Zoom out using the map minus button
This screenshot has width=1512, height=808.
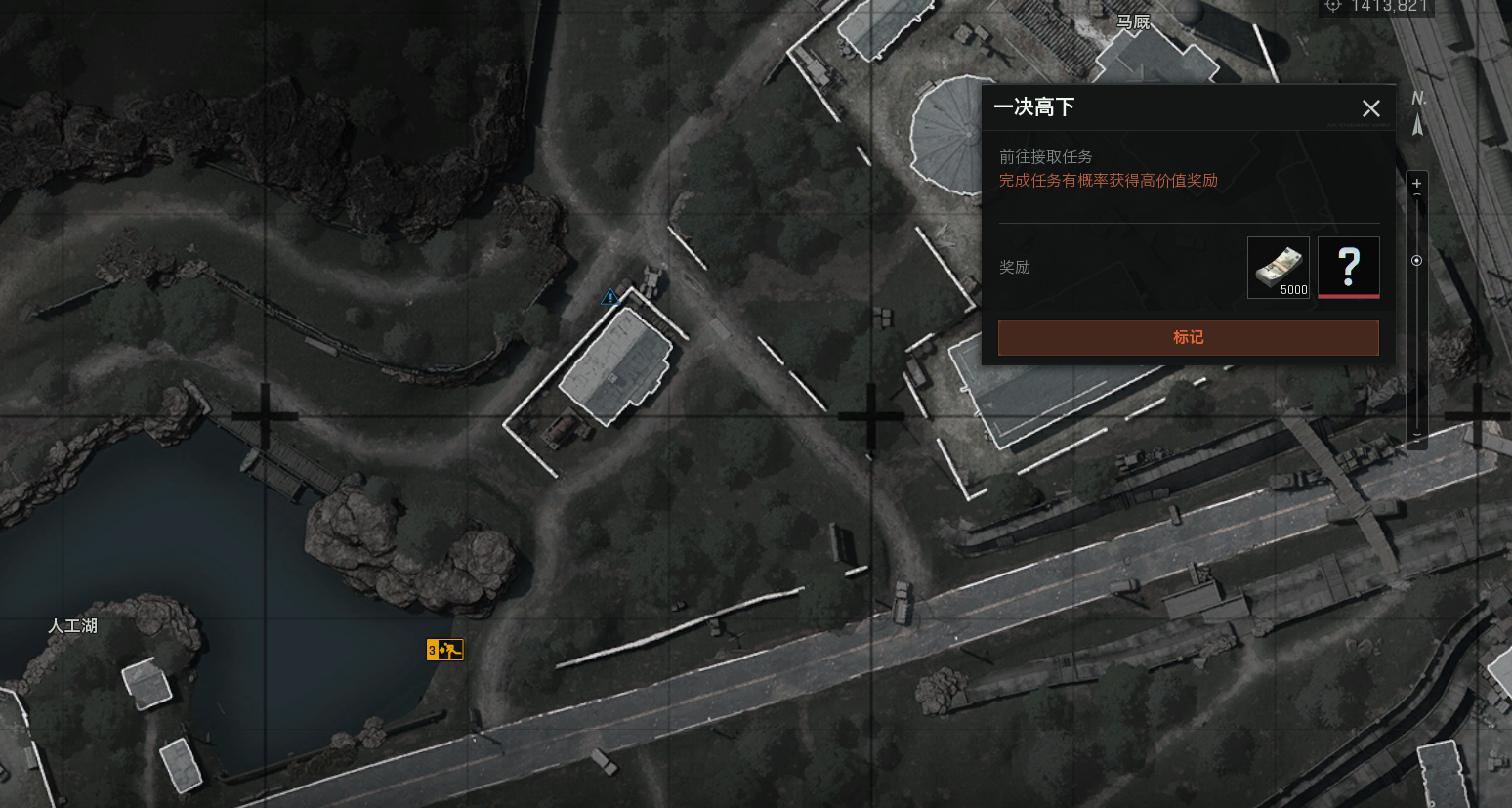click(1417, 436)
